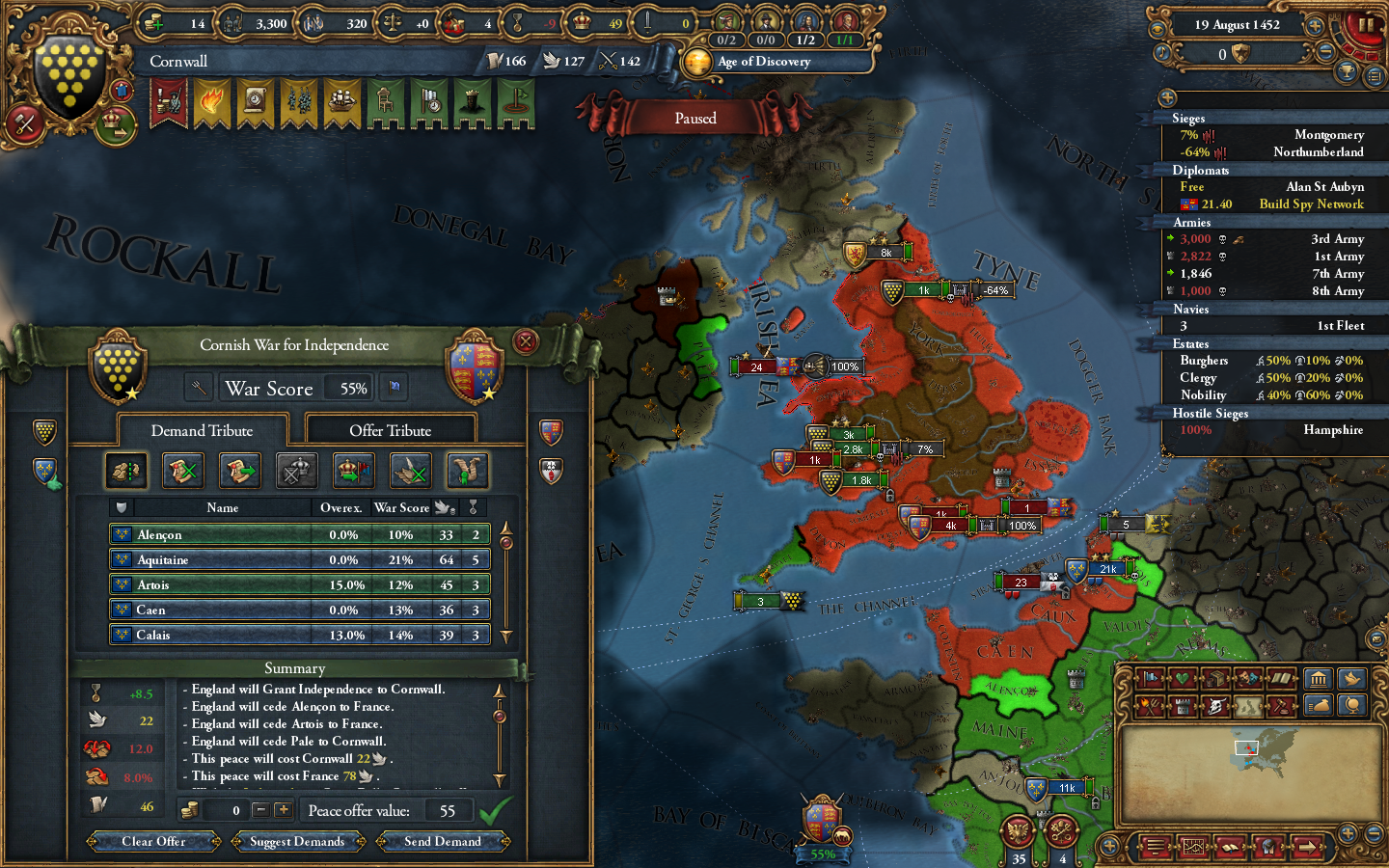Open the diplomatic map mode book icon
Screen dimensions: 1389x868
click(x=1281, y=679)
